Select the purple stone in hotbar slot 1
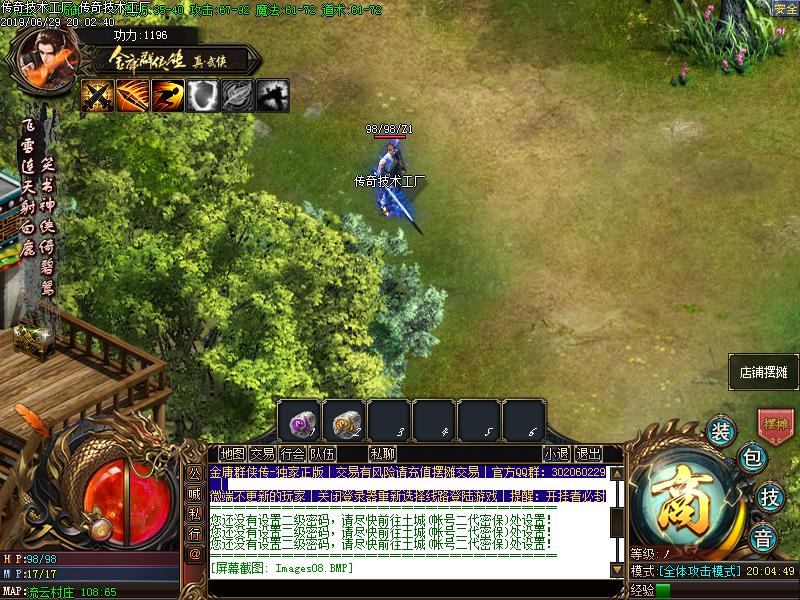This screenshot has width=800, height=600. click(x=299, y=422)
